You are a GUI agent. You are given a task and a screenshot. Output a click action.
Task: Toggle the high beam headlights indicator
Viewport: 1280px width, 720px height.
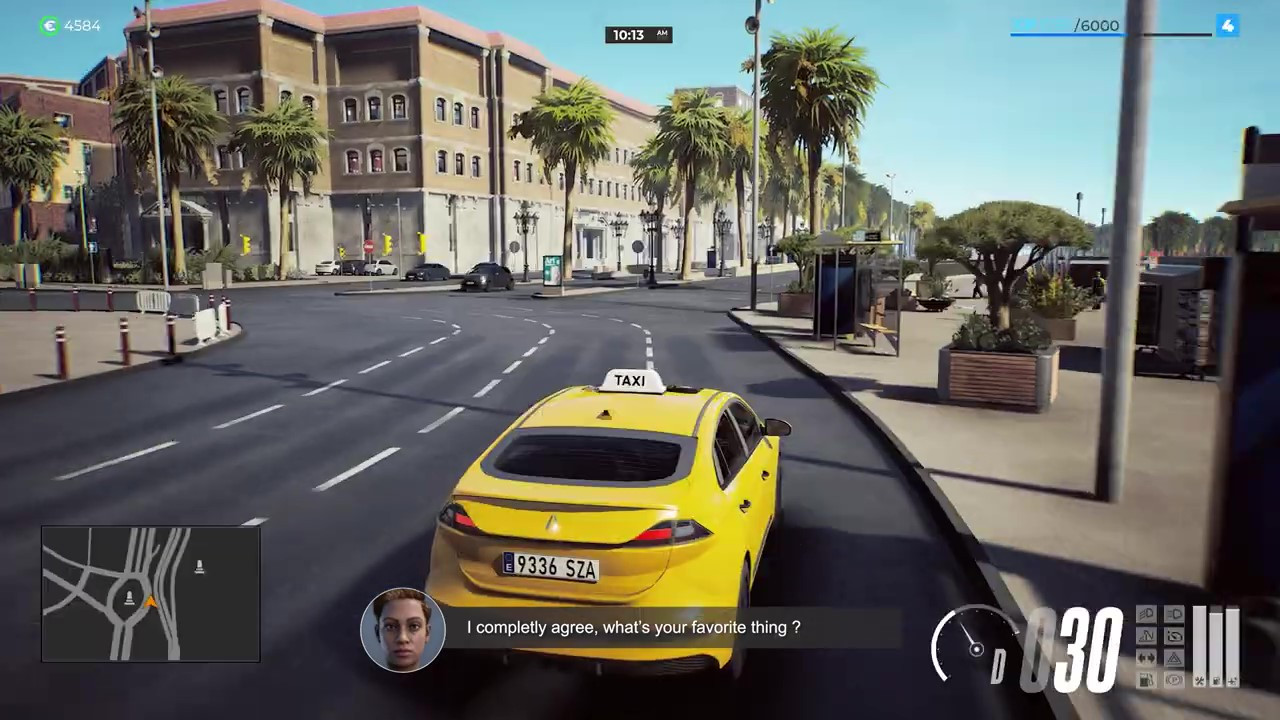pyautogui.click(x=1146, y=614)
